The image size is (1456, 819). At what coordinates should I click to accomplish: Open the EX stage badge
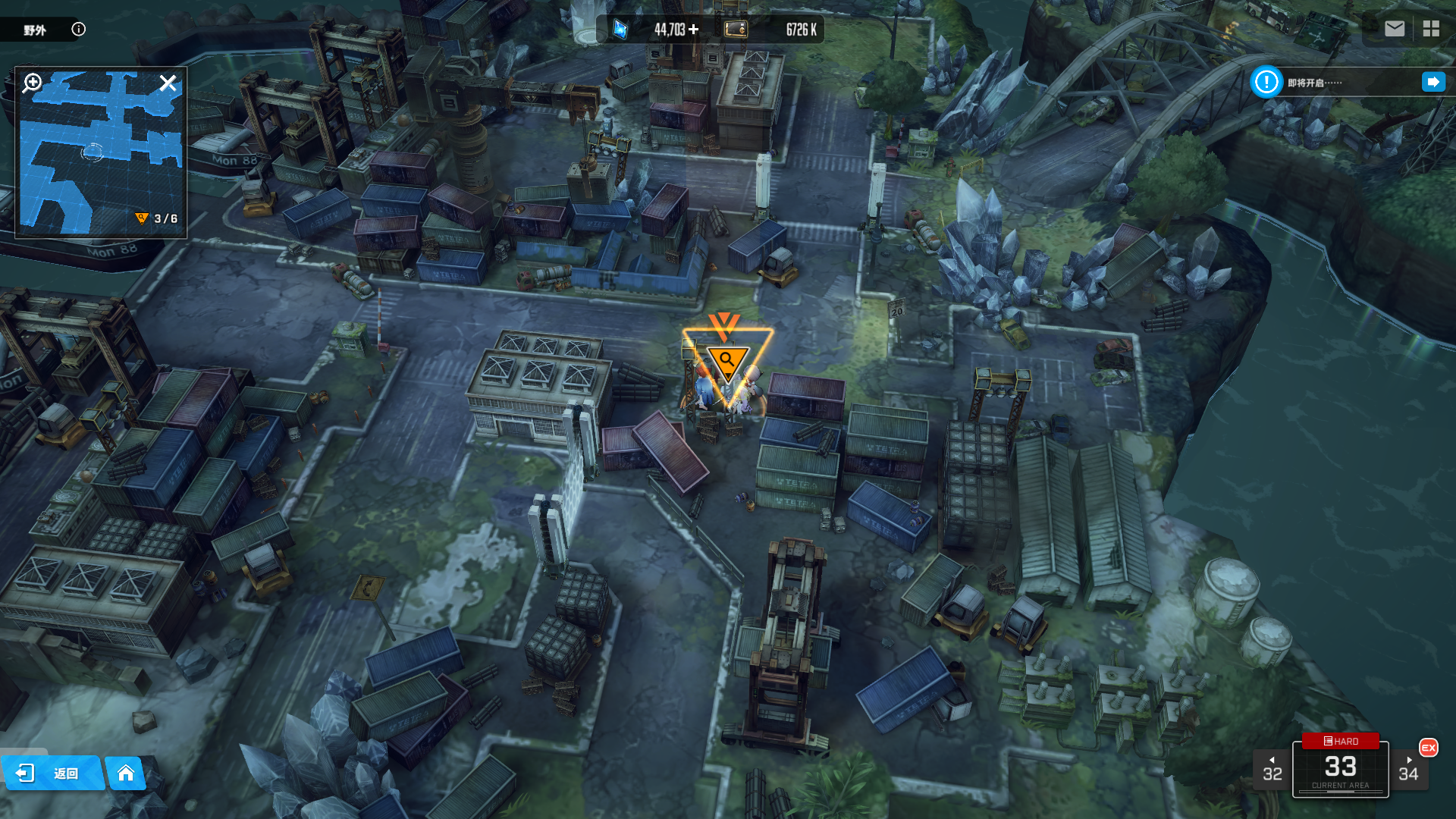(1429, 748)
